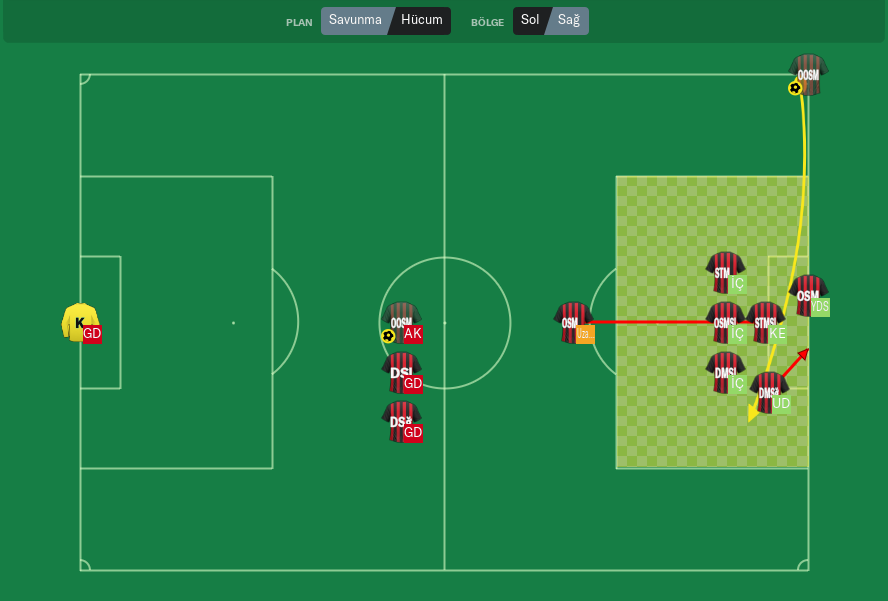Select the STM shirt tagged İÇ

(724, 272)
